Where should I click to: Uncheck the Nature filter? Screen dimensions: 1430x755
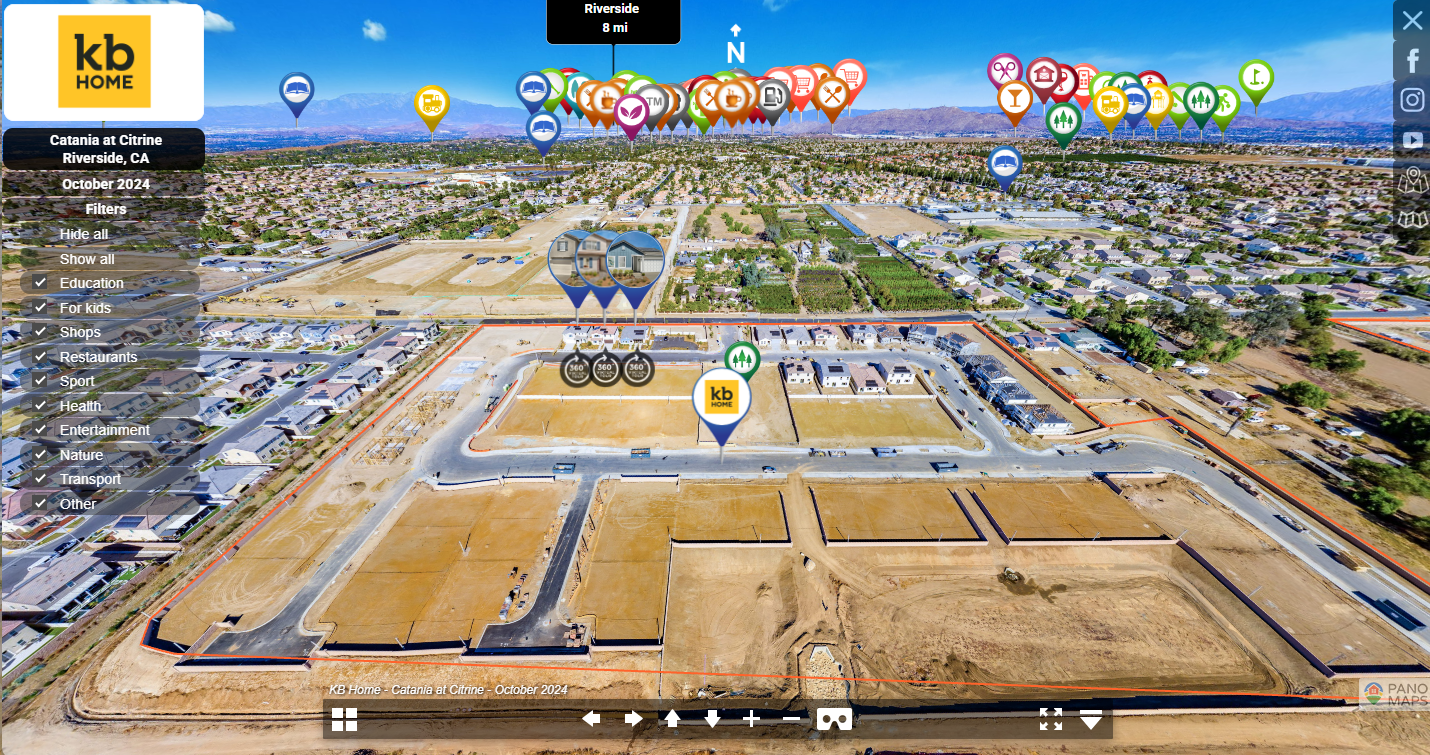(41, 455)
